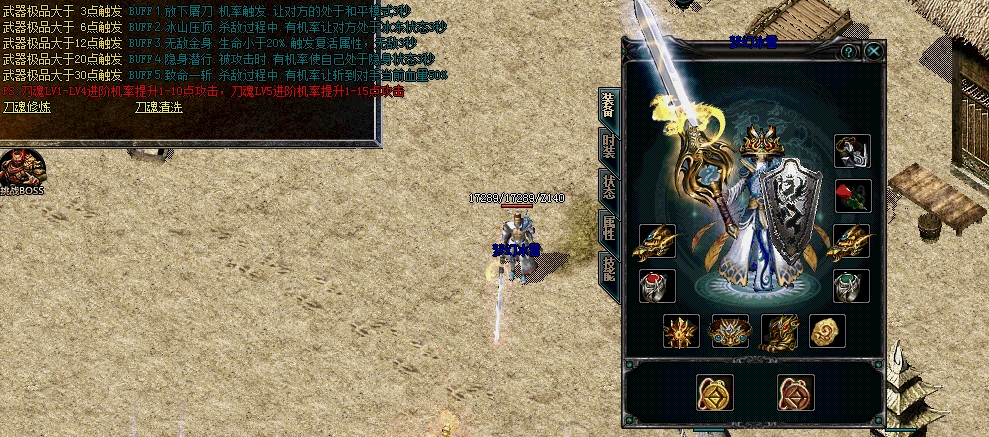Open the 状态 status tab

607,188
